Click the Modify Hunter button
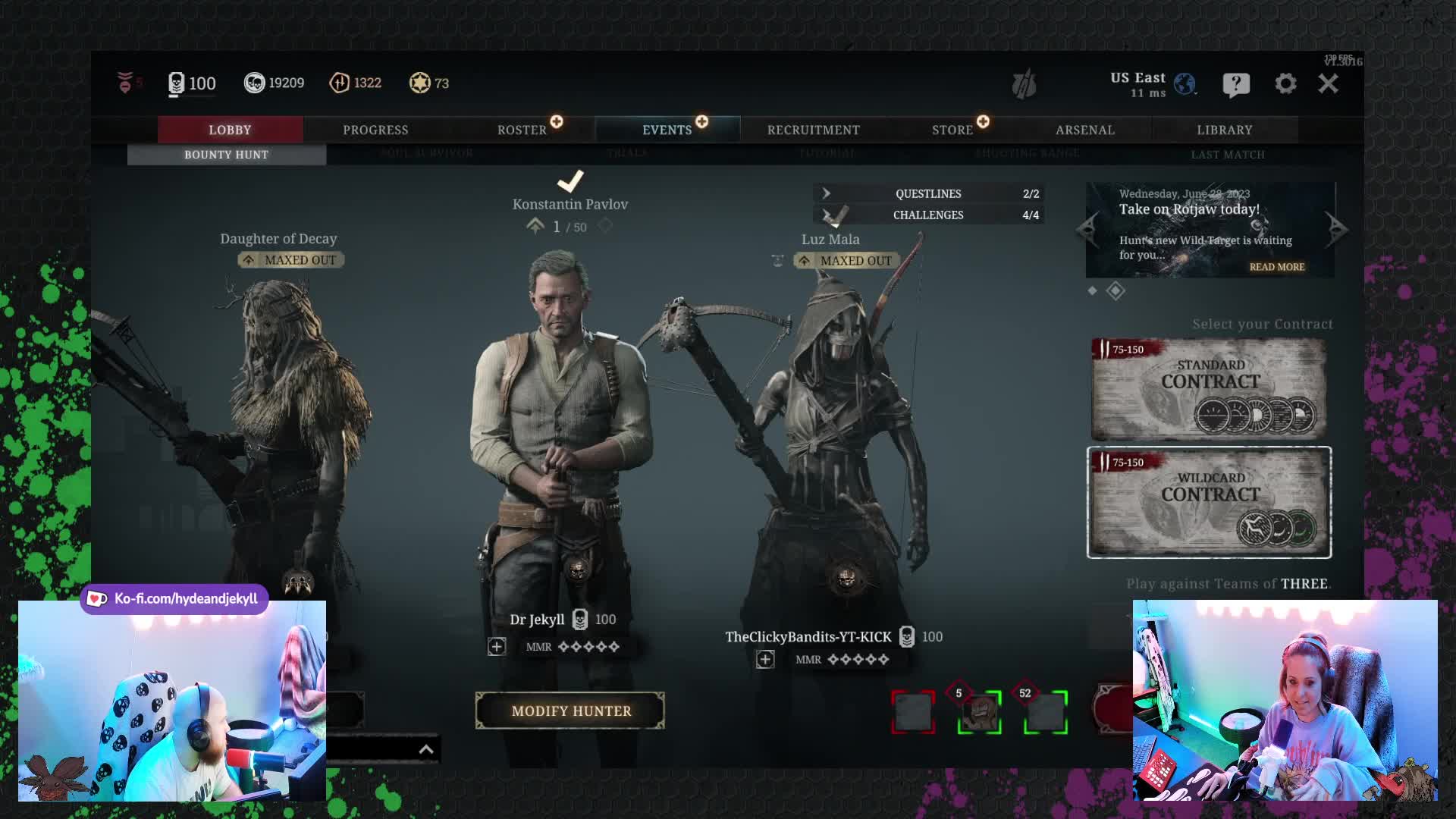1456x819 pixels. pos(570,711)
